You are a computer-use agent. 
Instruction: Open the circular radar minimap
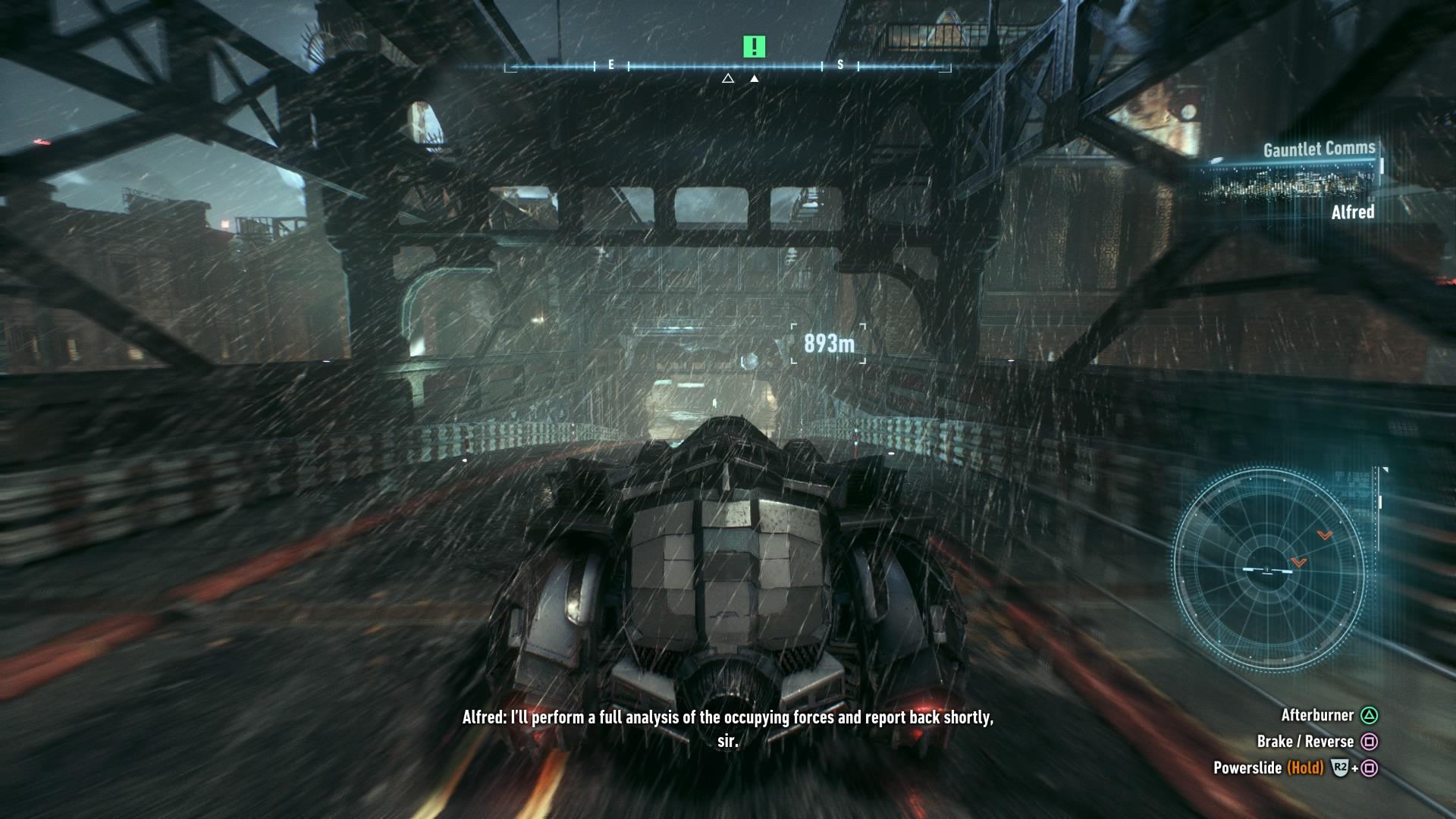click(1269, 570)
